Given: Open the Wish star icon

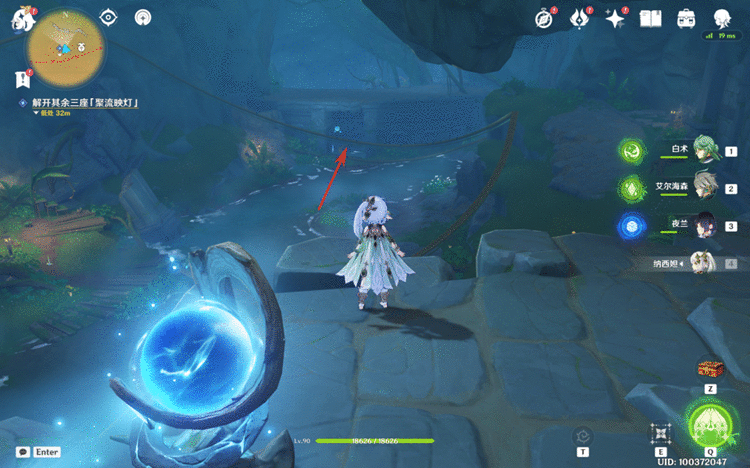Looking at the screenshot, I should click(615, 19).
